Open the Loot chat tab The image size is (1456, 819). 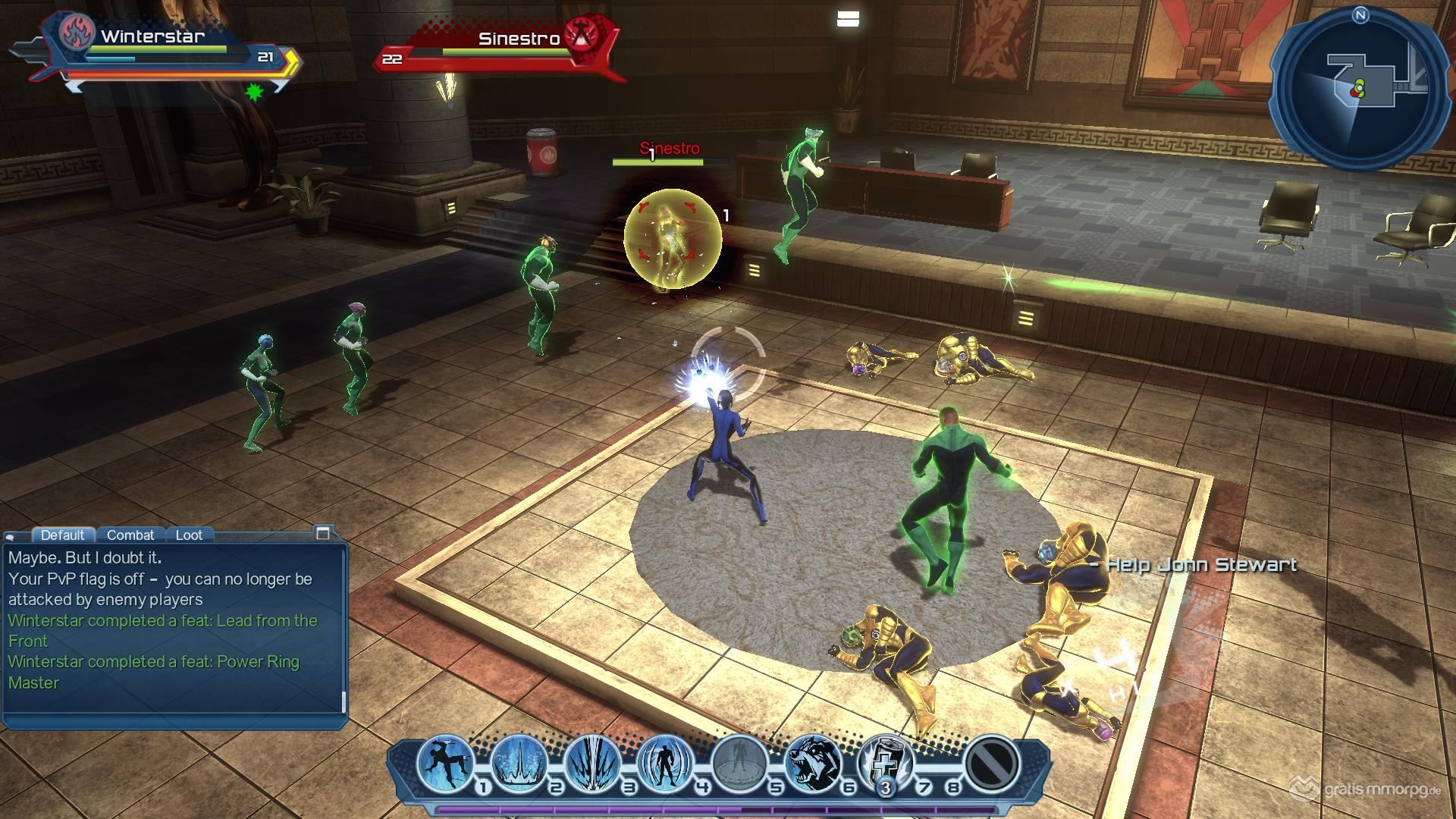189,535
